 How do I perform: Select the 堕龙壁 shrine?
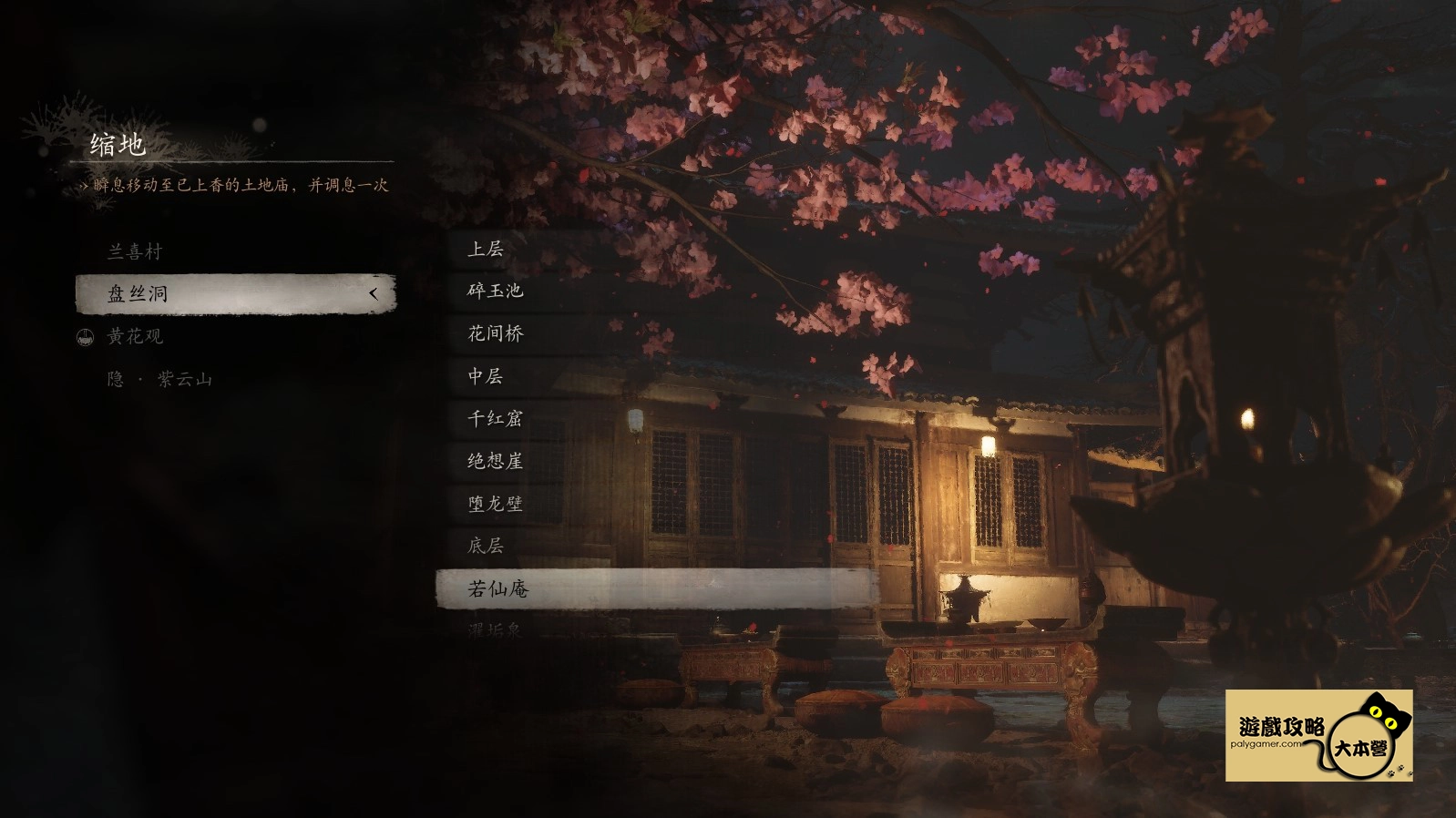pos(495,504)
